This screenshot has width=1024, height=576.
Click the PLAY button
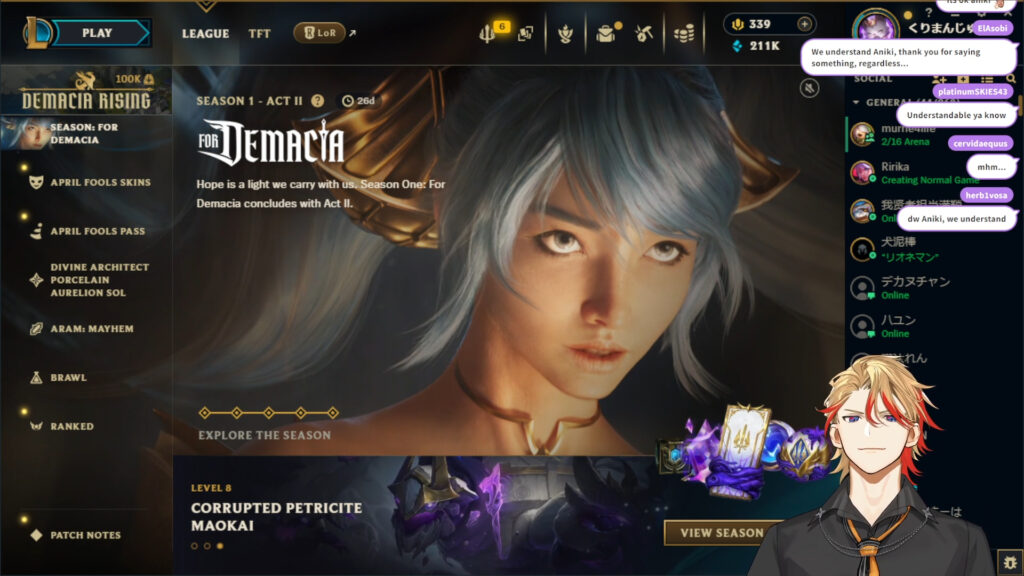point(98,33)
